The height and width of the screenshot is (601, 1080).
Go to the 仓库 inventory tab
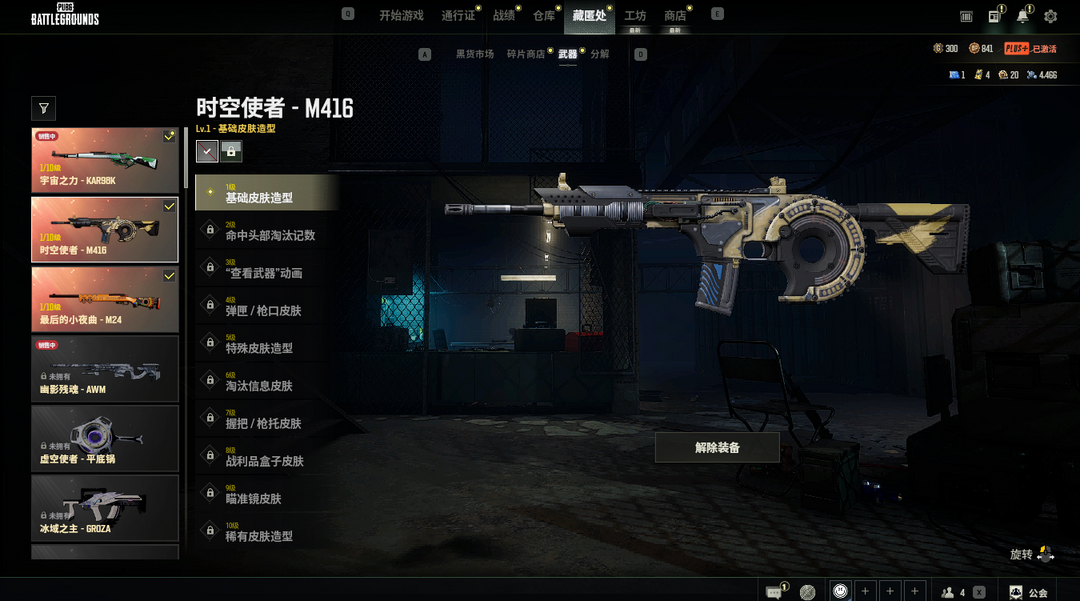(544, 15)
